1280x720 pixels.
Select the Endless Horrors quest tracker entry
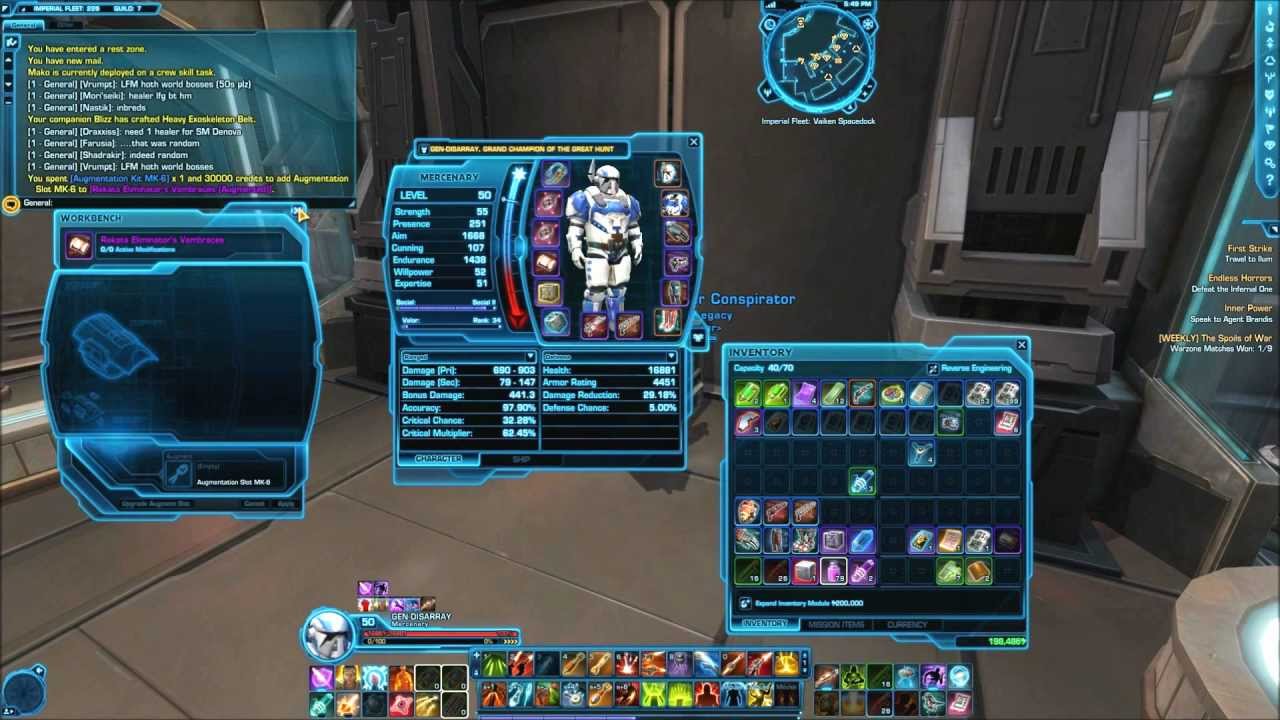pyautogui.click(x=1240, y=278)
